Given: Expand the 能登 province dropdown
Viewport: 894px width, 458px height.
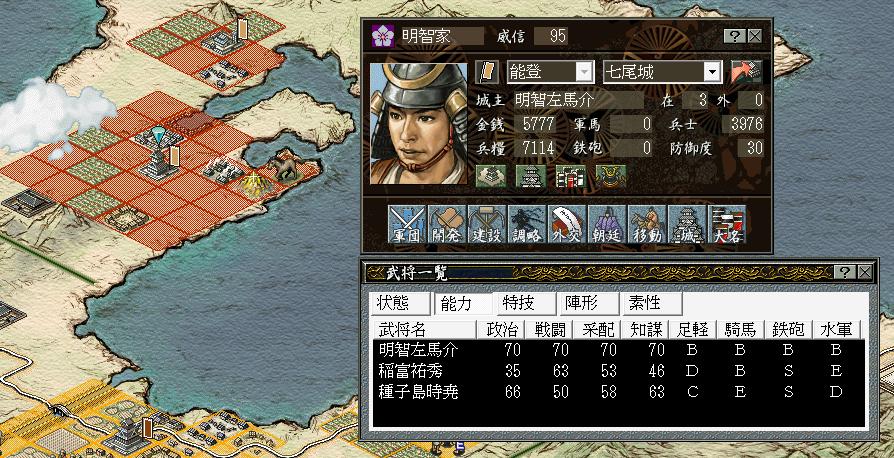Looking at the screenshot, I should click(584, 72).
